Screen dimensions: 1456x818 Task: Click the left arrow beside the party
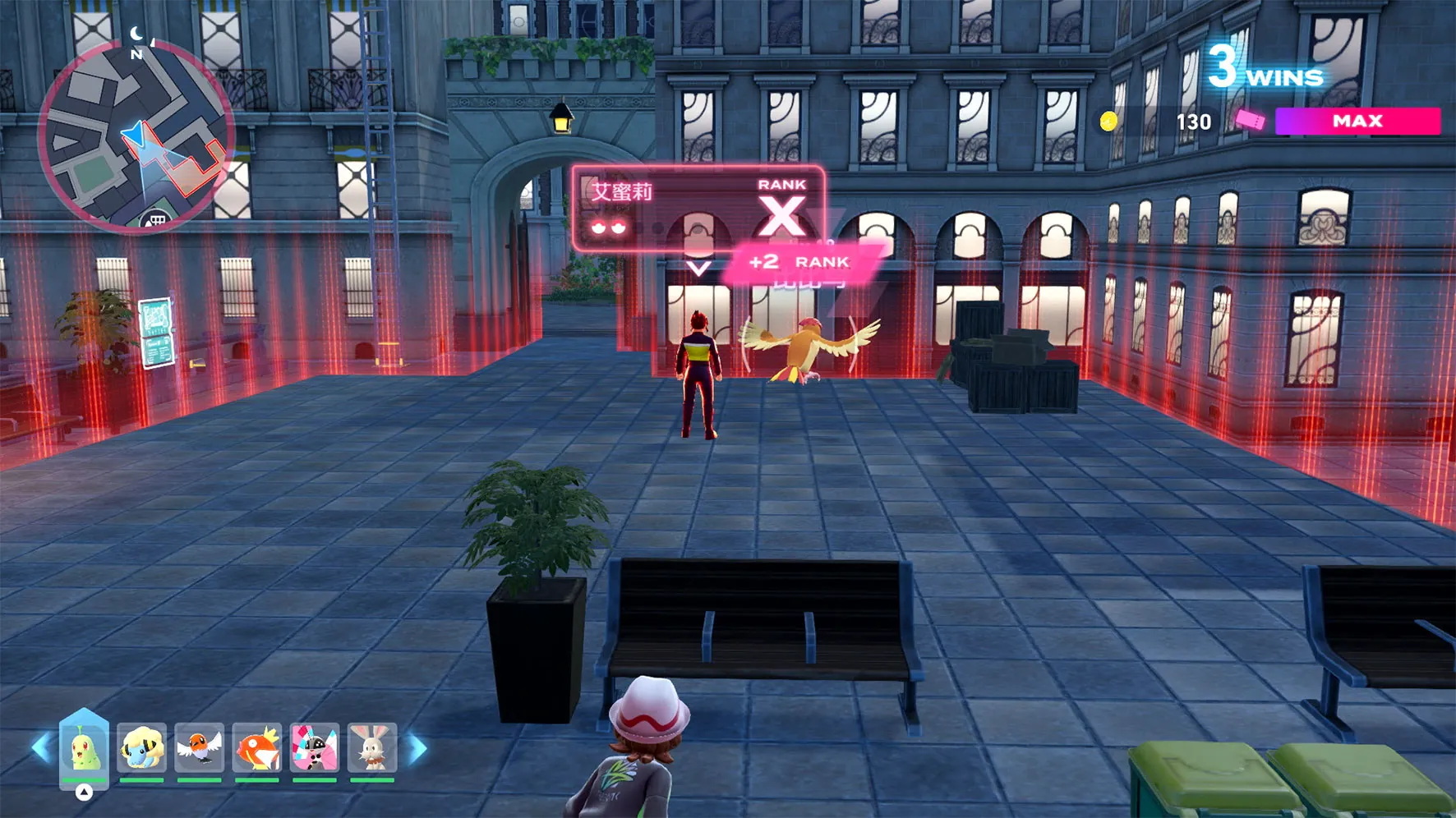point(39,748)
